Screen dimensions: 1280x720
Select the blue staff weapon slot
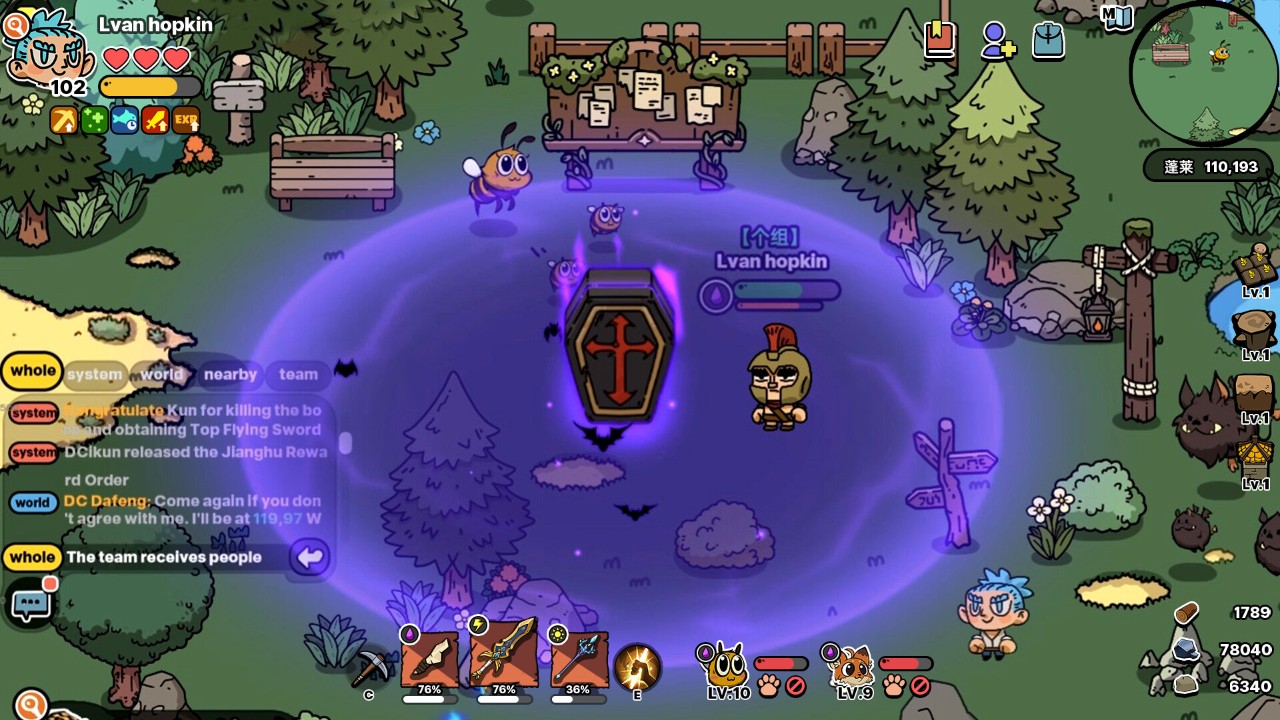578,660
